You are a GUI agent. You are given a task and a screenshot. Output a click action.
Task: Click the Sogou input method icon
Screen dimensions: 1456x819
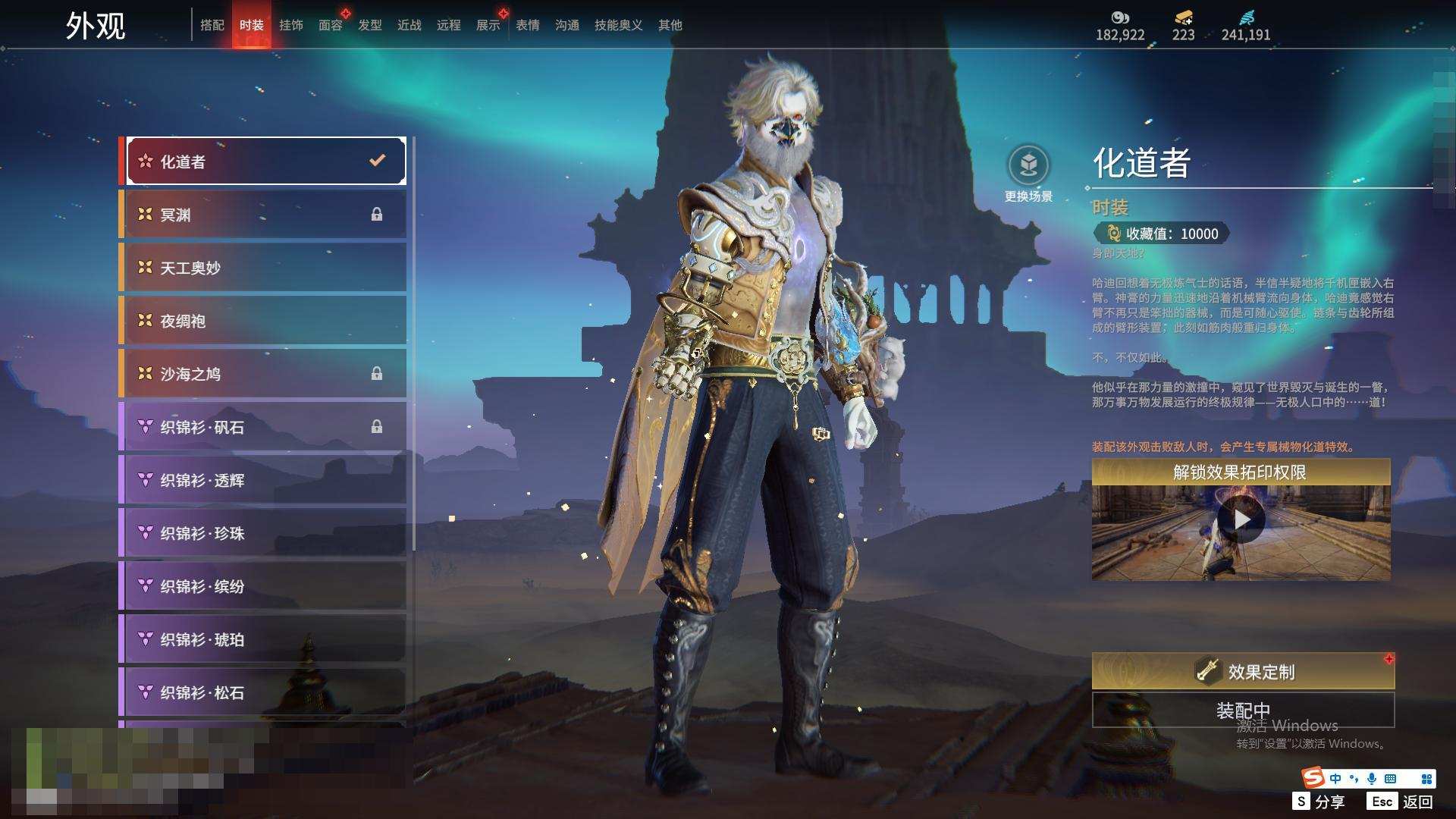[1313, 778]
